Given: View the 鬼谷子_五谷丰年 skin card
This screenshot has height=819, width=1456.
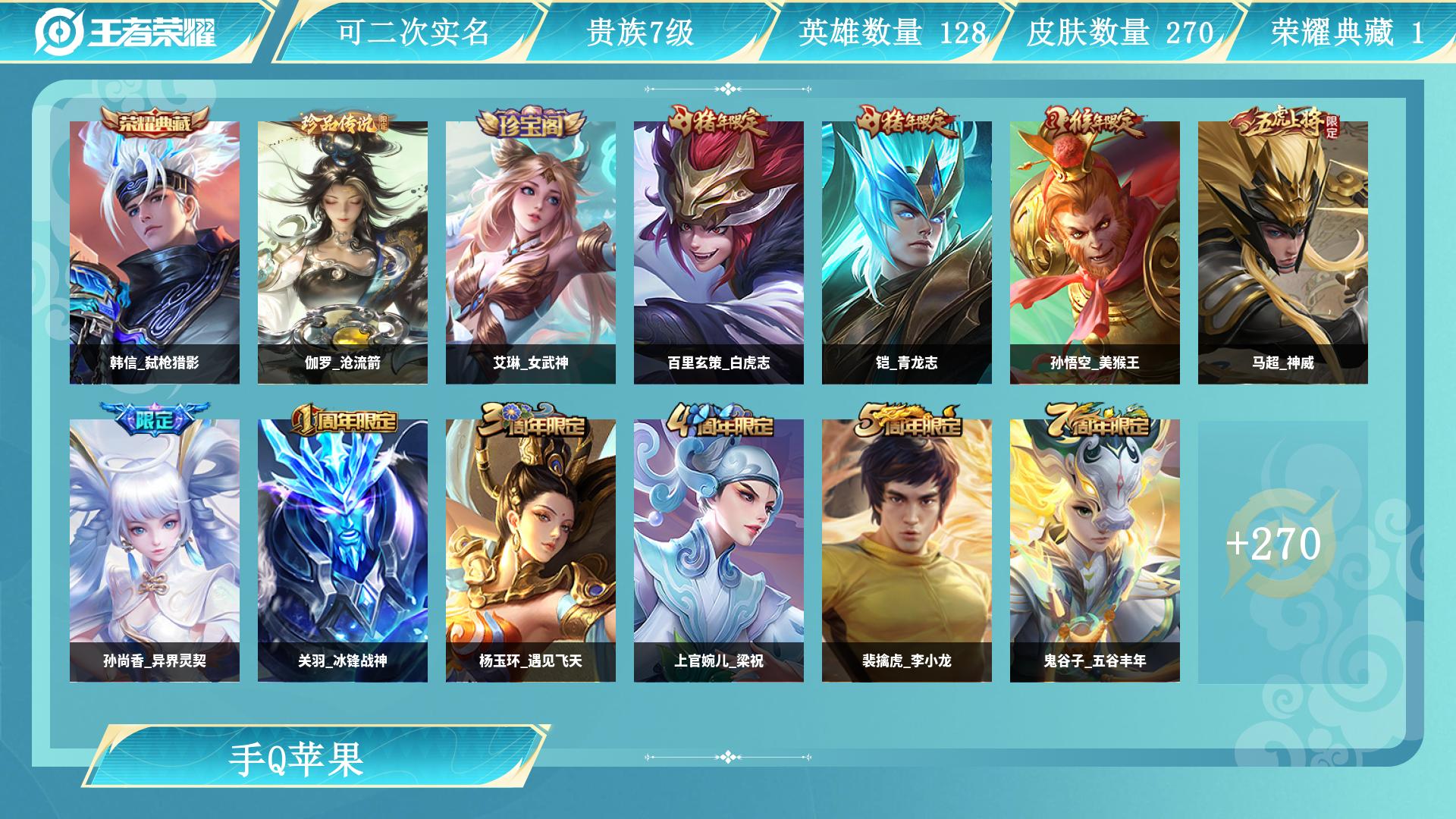Looking at the screenshot, I should click(x=1095, y=551).
